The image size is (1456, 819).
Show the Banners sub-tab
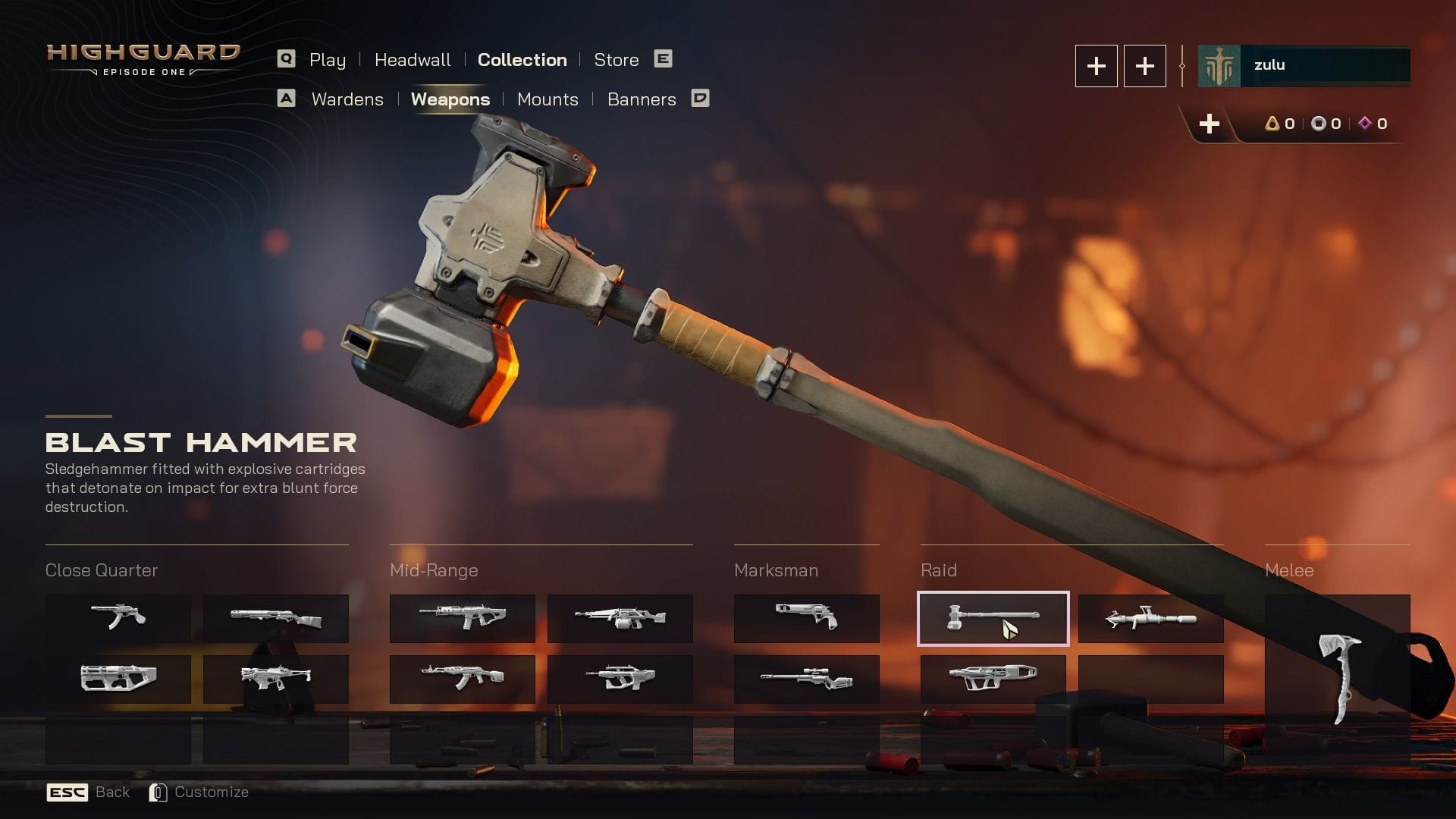[641, 99]
